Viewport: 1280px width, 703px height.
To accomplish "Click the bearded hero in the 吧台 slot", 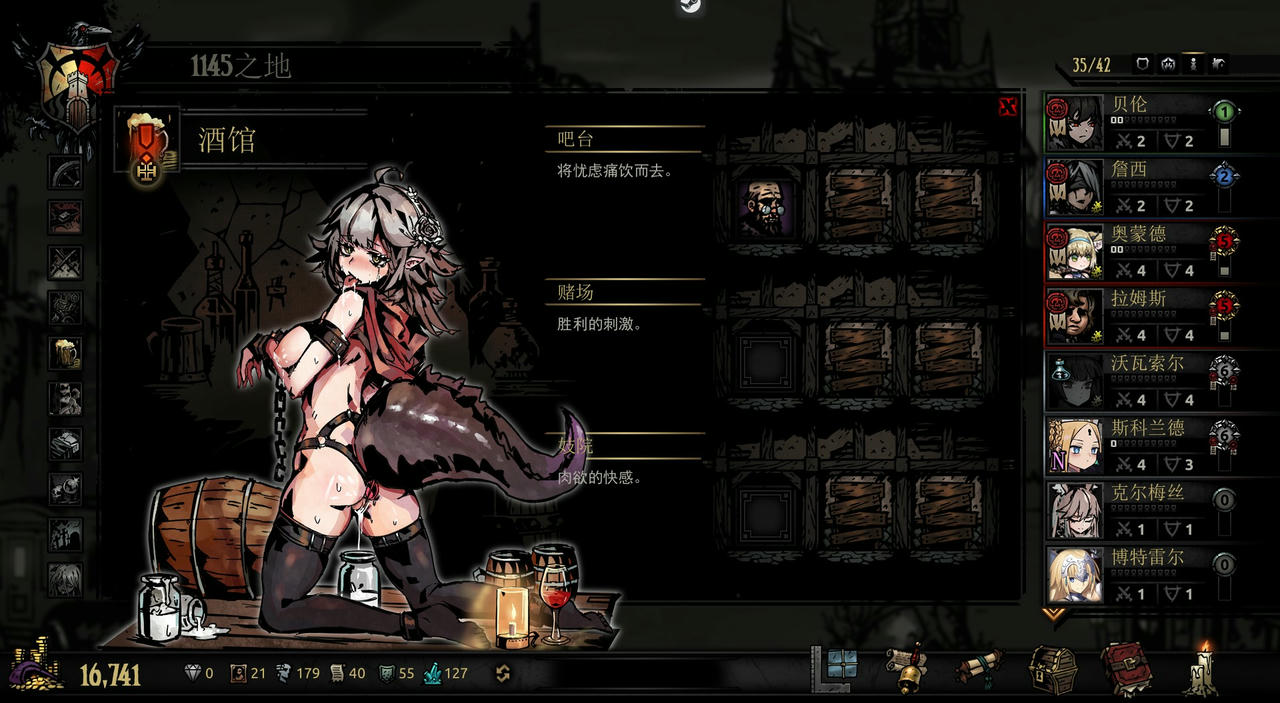I will pyautogui.click(x=765, y=207).
